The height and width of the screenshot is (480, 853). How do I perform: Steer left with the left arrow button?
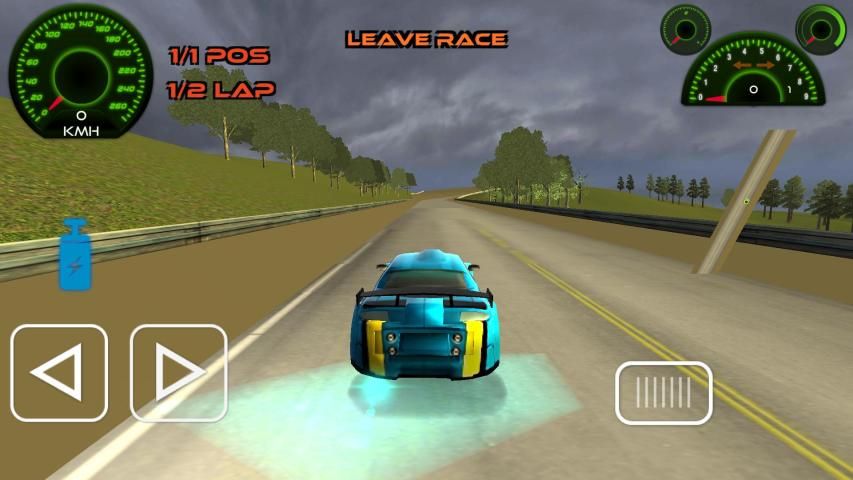[x=59, y=373]
